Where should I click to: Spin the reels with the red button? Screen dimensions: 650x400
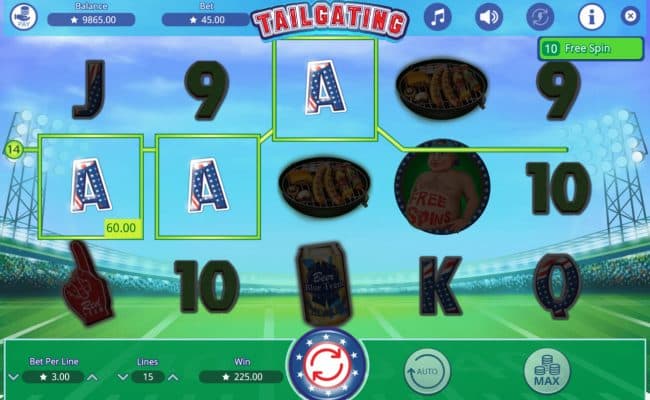coord(327,366)
